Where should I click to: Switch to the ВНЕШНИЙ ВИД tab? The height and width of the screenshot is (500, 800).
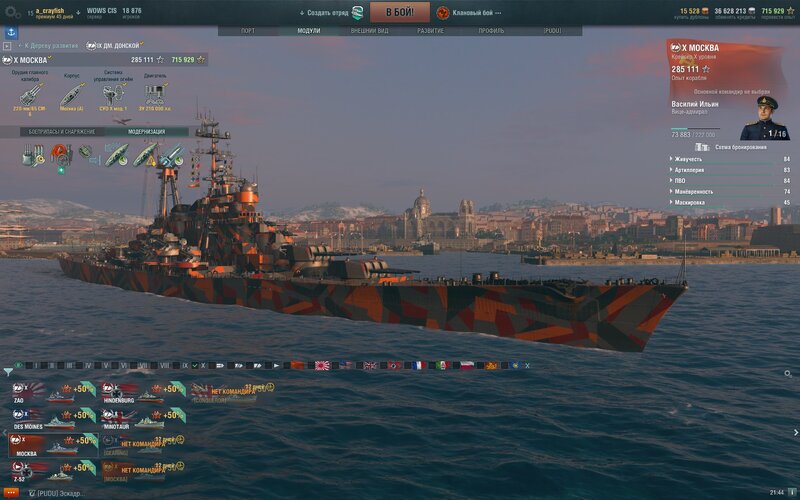coord(363,31)
